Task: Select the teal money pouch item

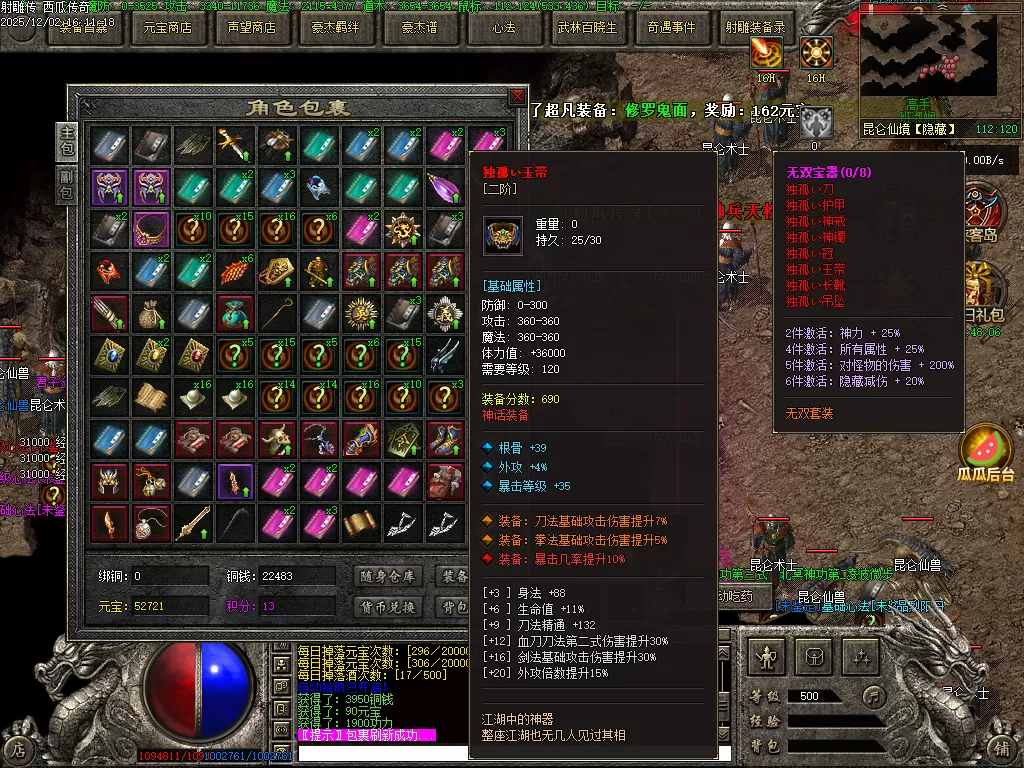Action: point(237,313)
